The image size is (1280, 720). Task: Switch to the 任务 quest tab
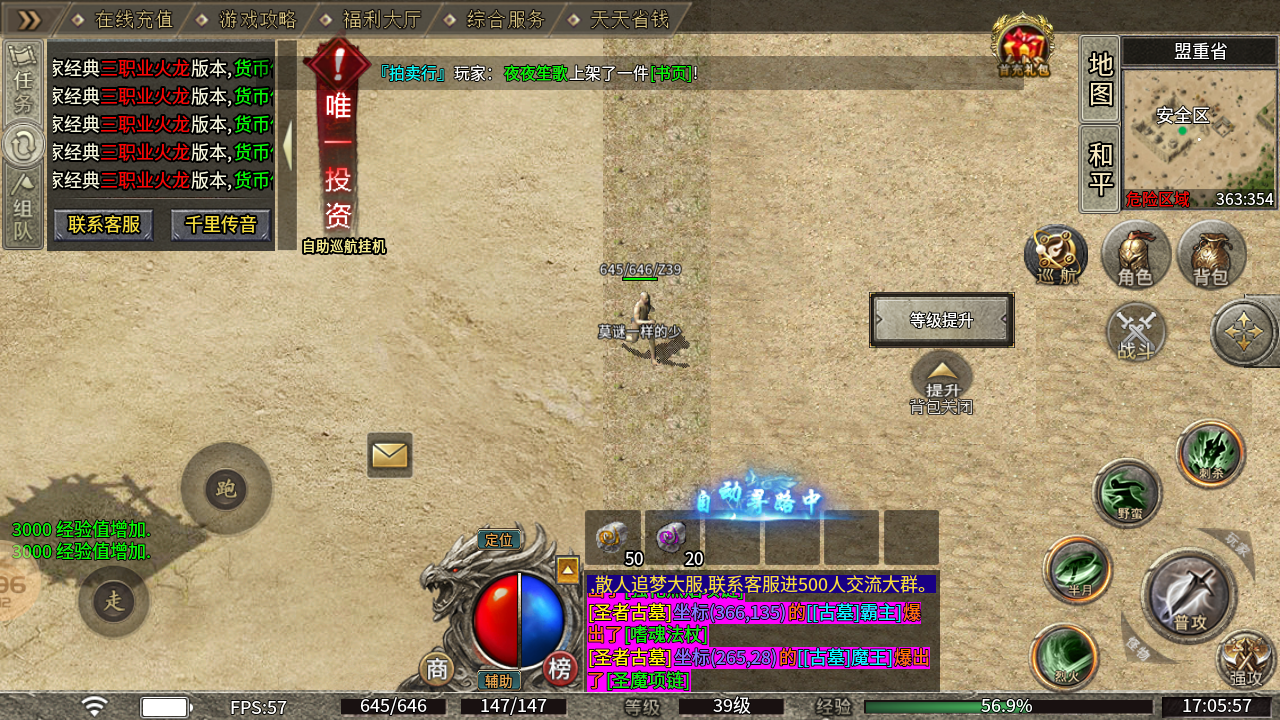[x=22, y=82]
